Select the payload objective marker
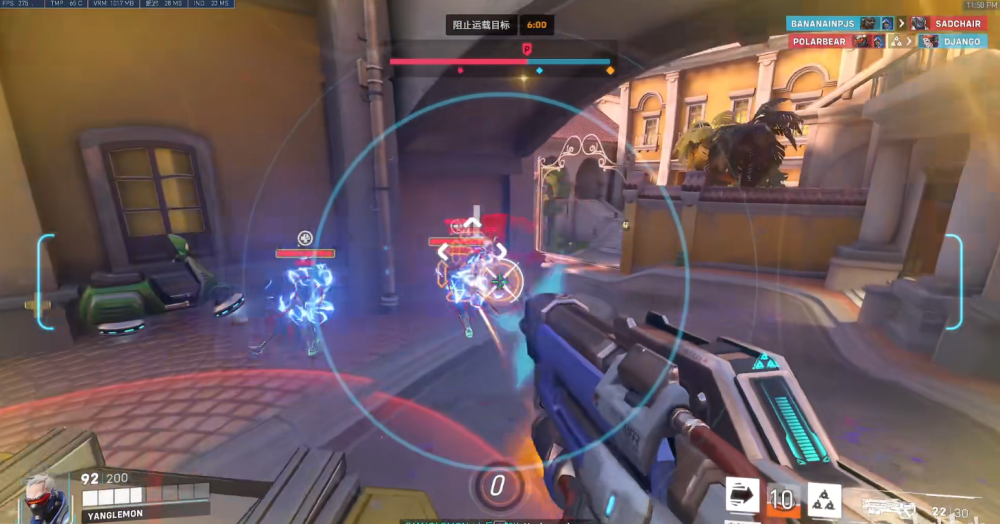Image resolution: width=1000 pixels, height=524 pixels. tap(526, 47)
